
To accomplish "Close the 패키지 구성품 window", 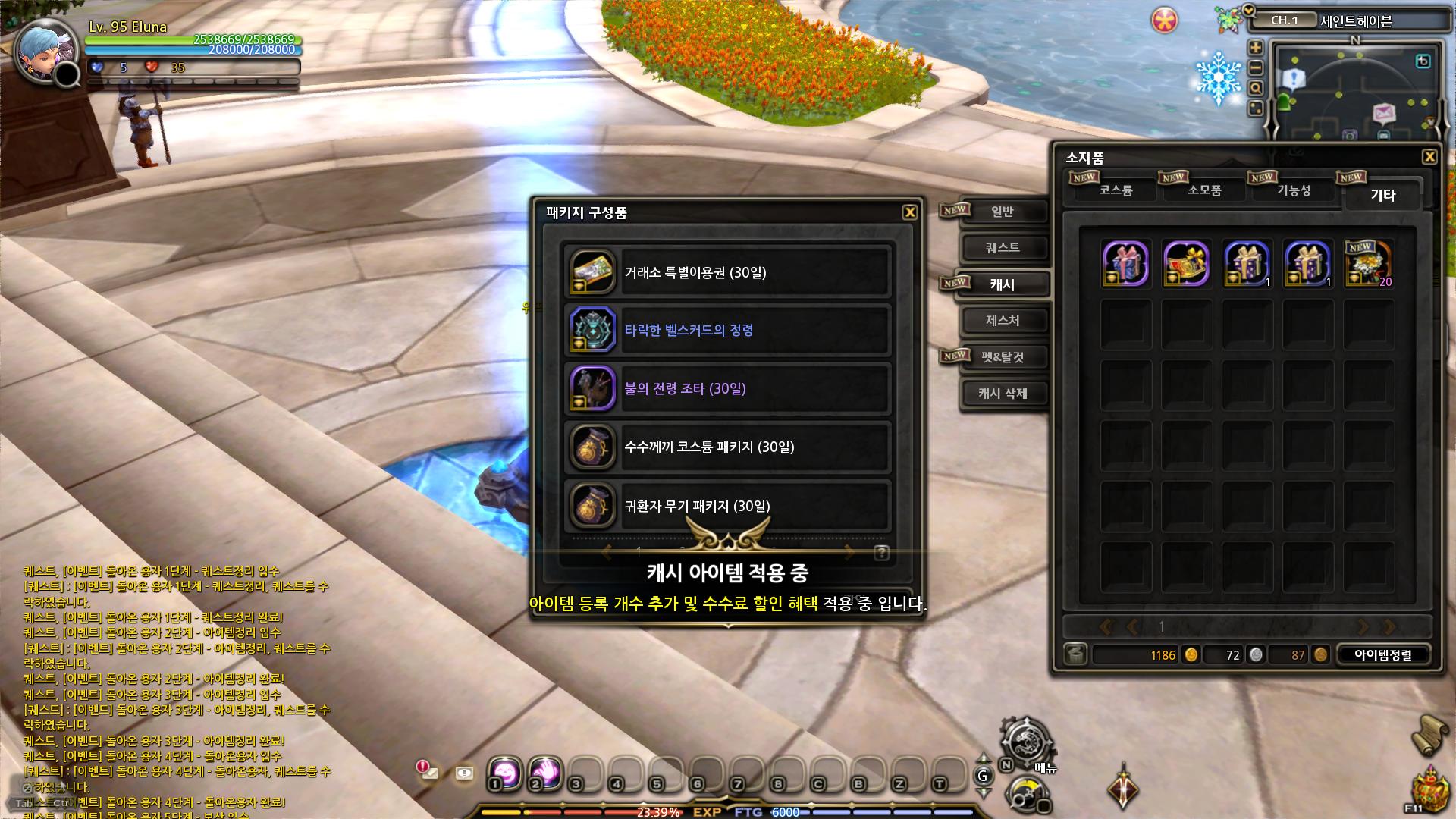I will tap(910, 212).
